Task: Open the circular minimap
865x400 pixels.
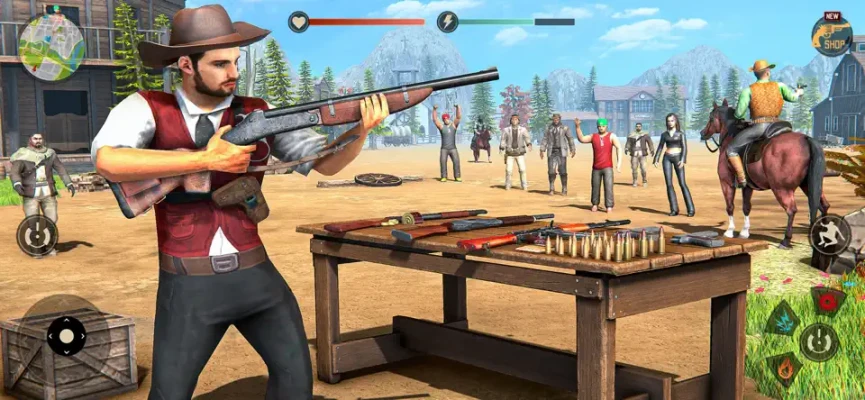Action: tap(52, 47)
